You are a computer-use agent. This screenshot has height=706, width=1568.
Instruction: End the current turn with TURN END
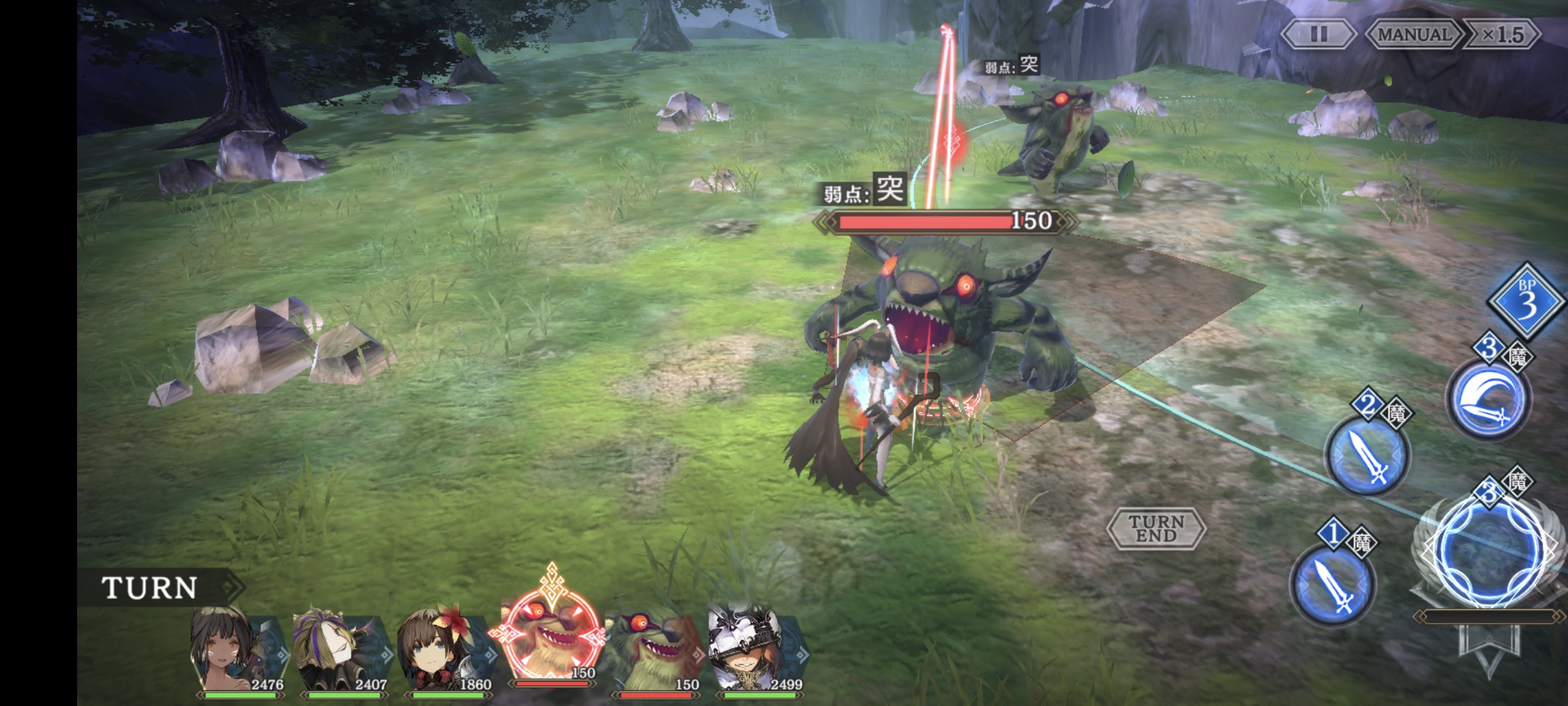(x=1156, y=528)
